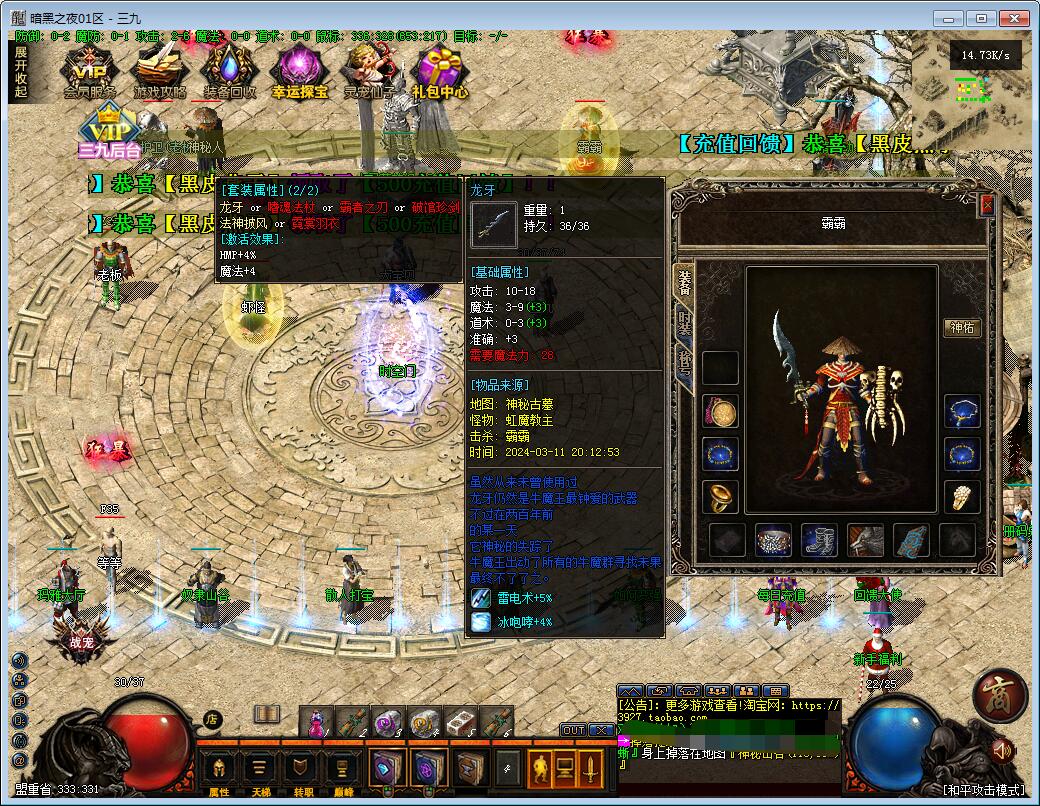Select the gold ring equipment slot

click(x=720, y=497)
